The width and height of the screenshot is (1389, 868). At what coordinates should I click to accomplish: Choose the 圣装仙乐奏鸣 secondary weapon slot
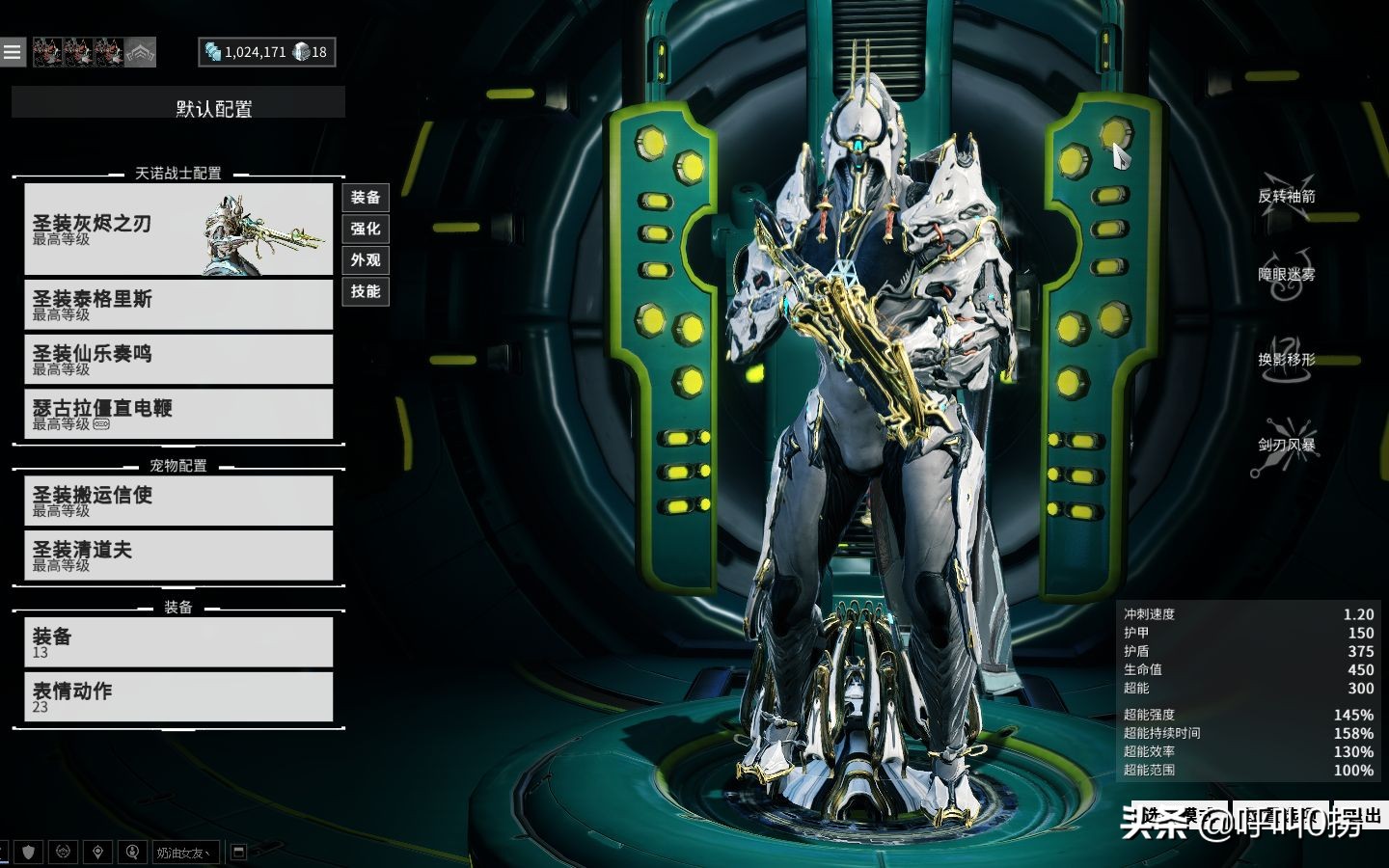[178, 360]
